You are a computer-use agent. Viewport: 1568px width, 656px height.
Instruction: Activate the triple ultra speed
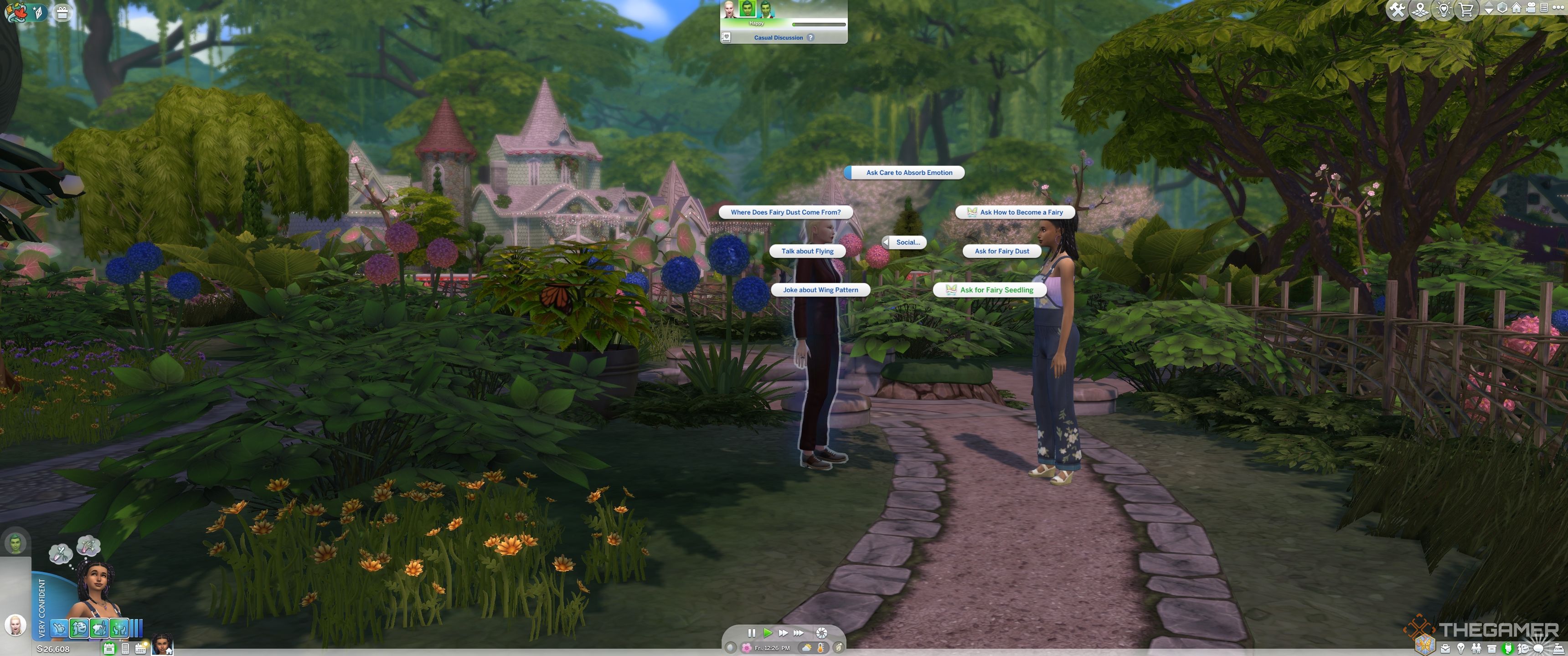(x=799, y=633)
